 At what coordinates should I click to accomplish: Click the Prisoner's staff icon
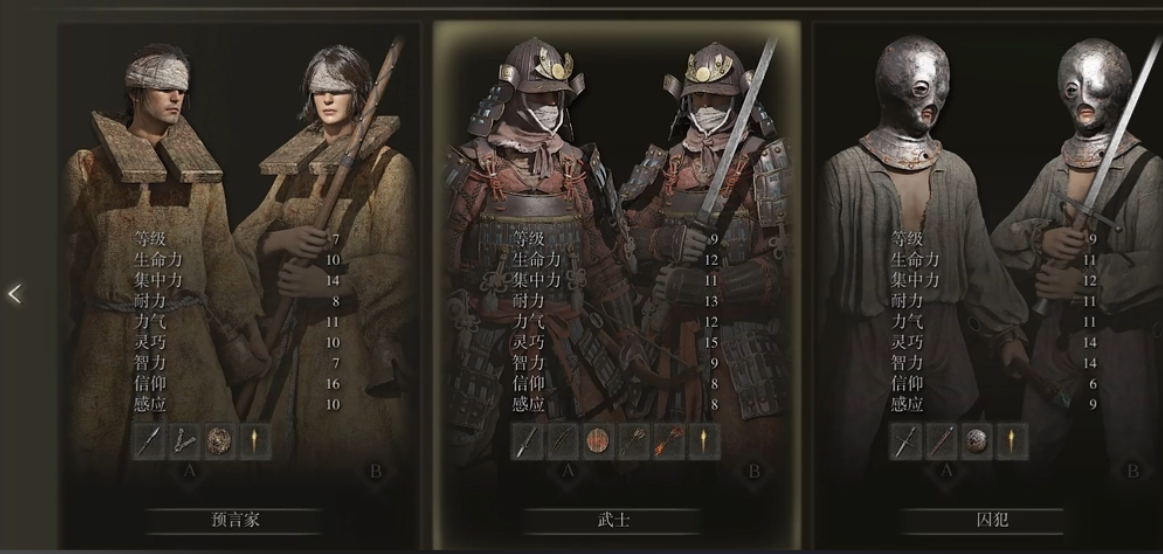click(941, 441)
